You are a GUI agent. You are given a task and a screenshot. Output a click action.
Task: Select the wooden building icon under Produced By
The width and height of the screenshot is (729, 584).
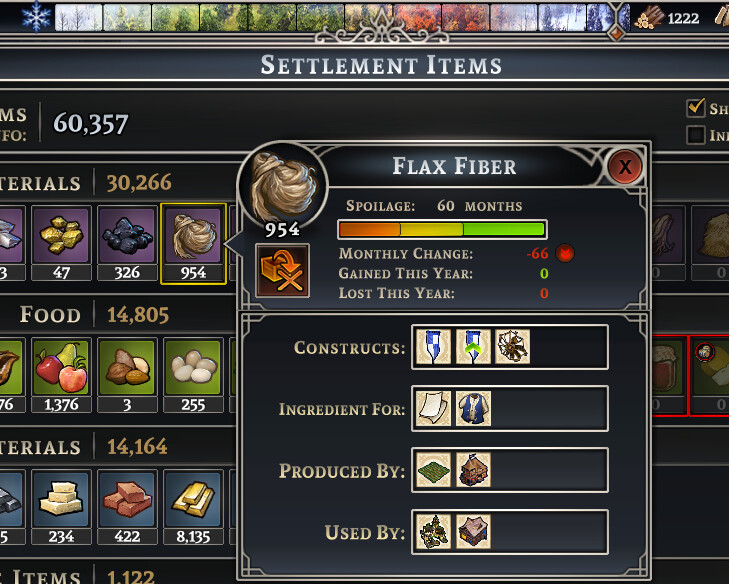pyautogui.click(x=472, y=470)
